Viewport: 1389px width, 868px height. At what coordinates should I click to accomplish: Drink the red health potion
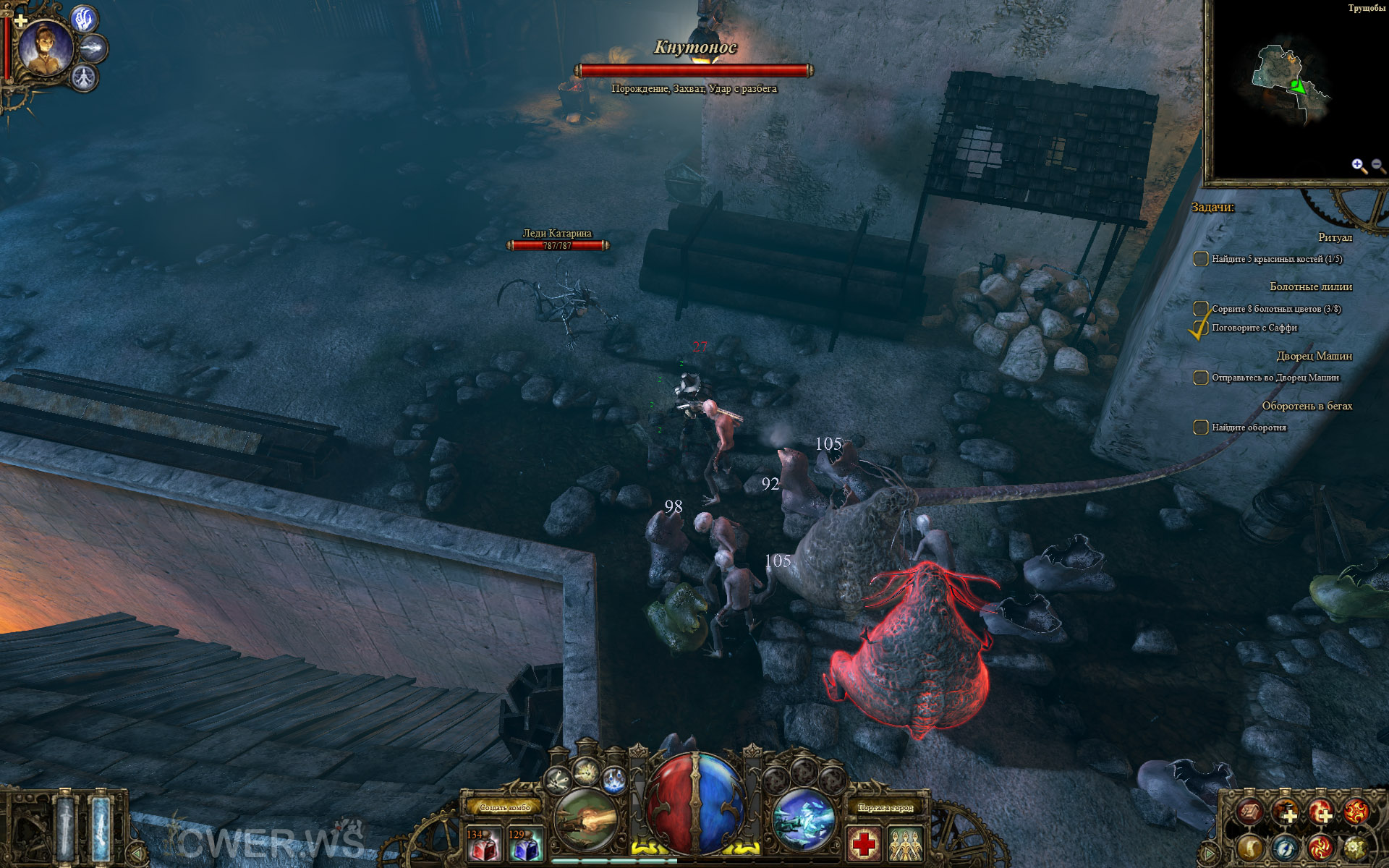coord(483,844)
